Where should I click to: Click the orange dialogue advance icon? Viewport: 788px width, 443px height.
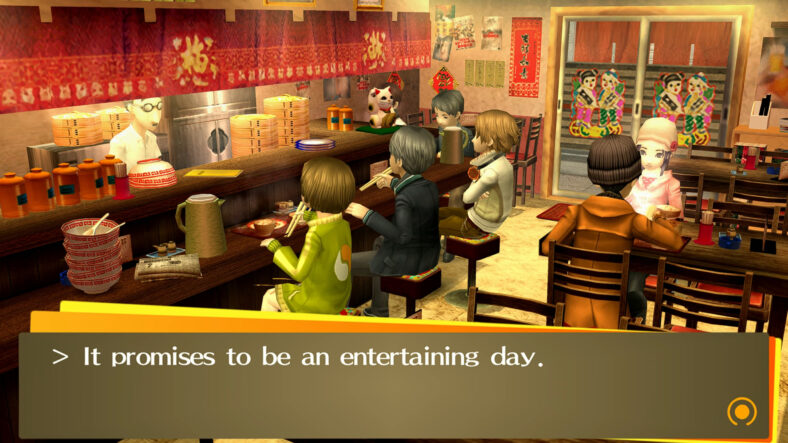tap(741, 410)
